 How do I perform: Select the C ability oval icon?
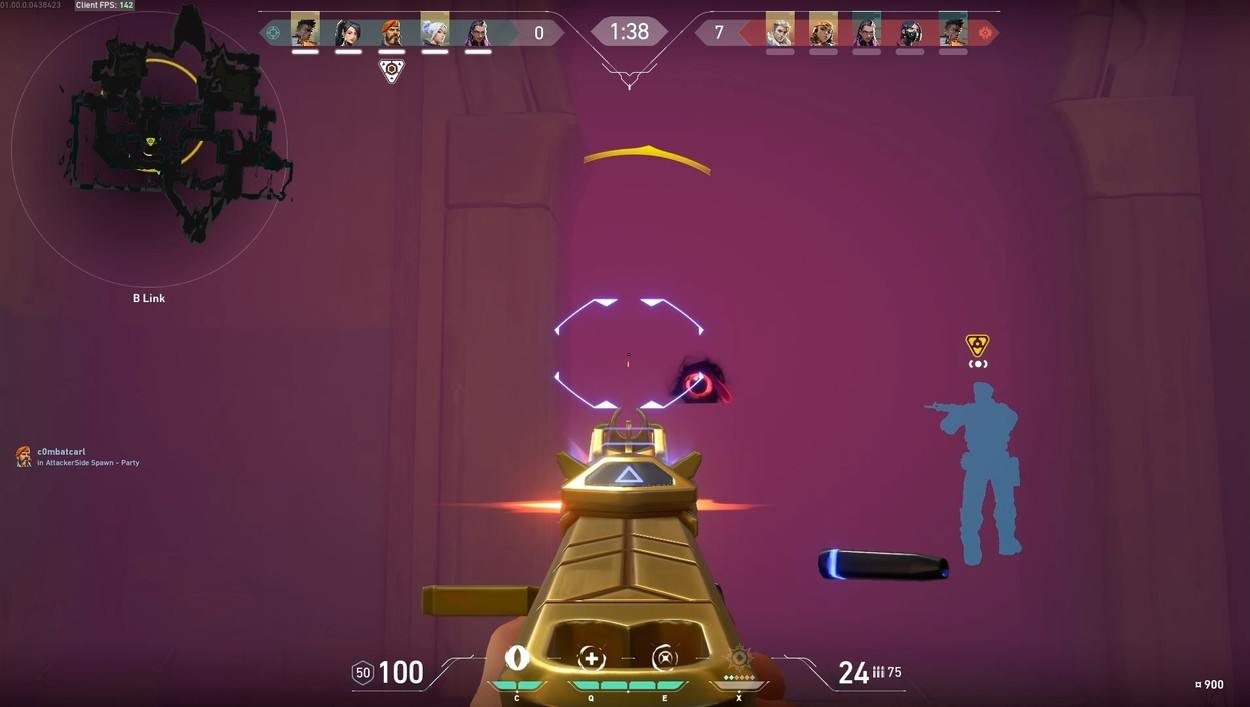[517, 658]
